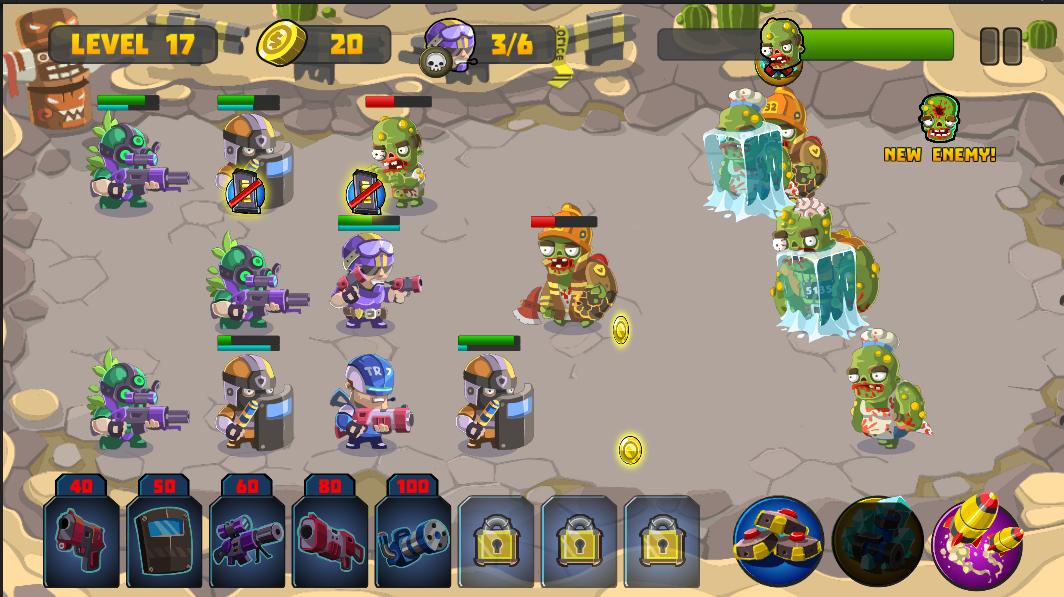
Task: Pause the game
Action: pos(1000,46)
